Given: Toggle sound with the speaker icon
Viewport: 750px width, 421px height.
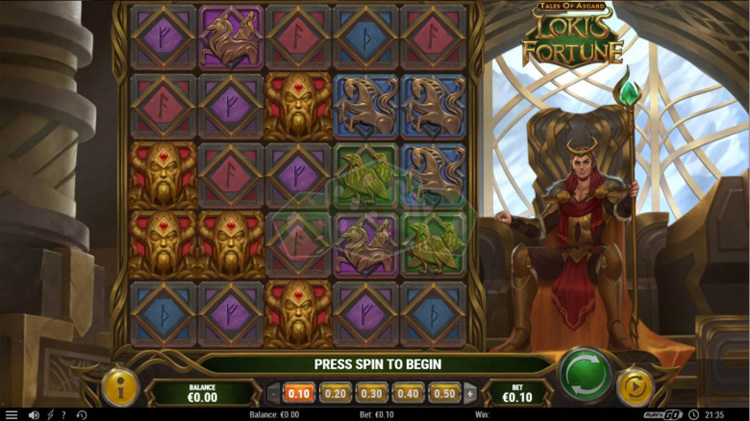Looking at the screenshot, I should click(33, 414).
